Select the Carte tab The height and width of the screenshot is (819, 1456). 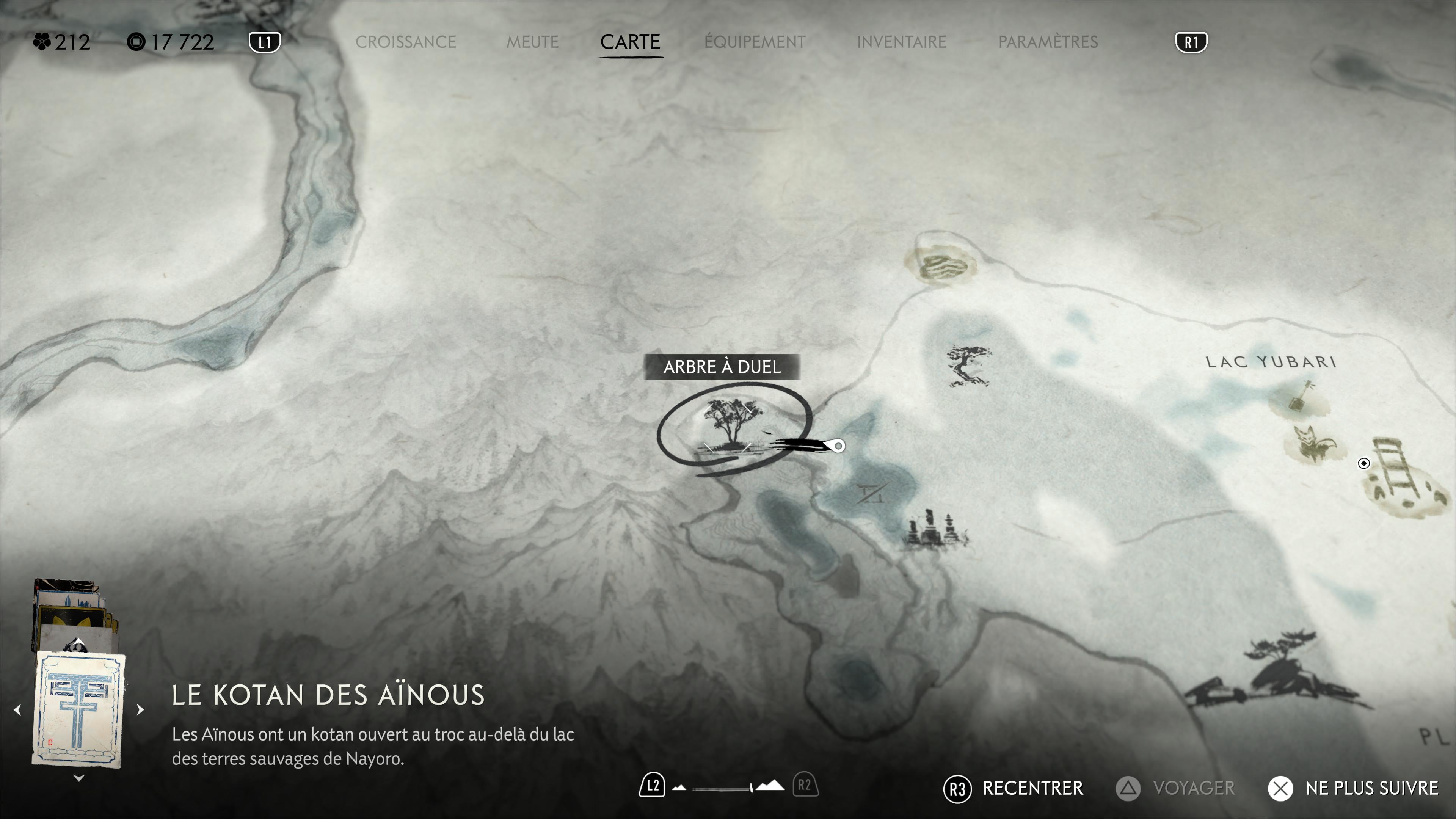pos(630,42)
